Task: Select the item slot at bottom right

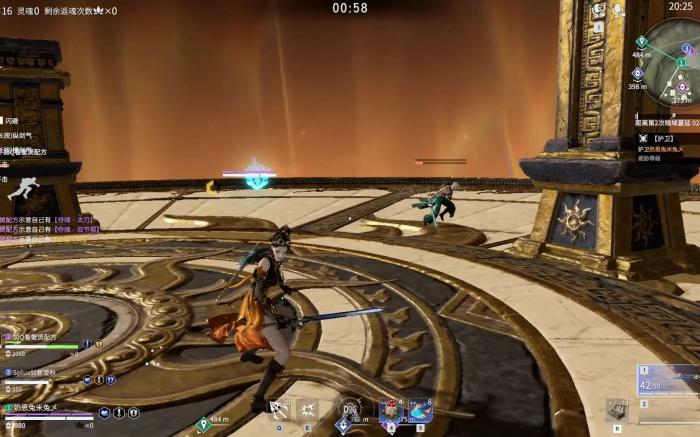Action: (x=617, y=409)
